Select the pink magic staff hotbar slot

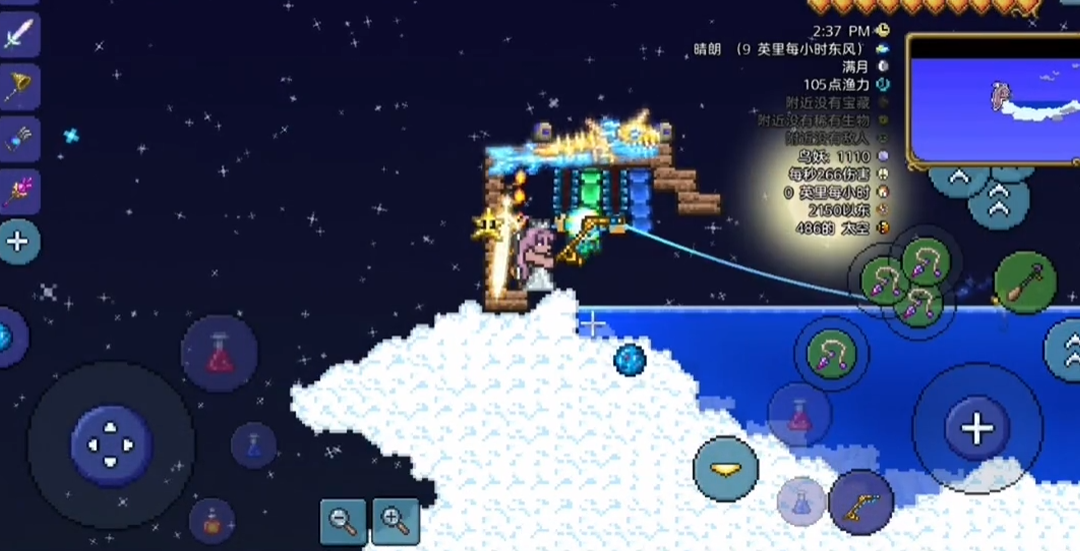(x=18, y=190)
